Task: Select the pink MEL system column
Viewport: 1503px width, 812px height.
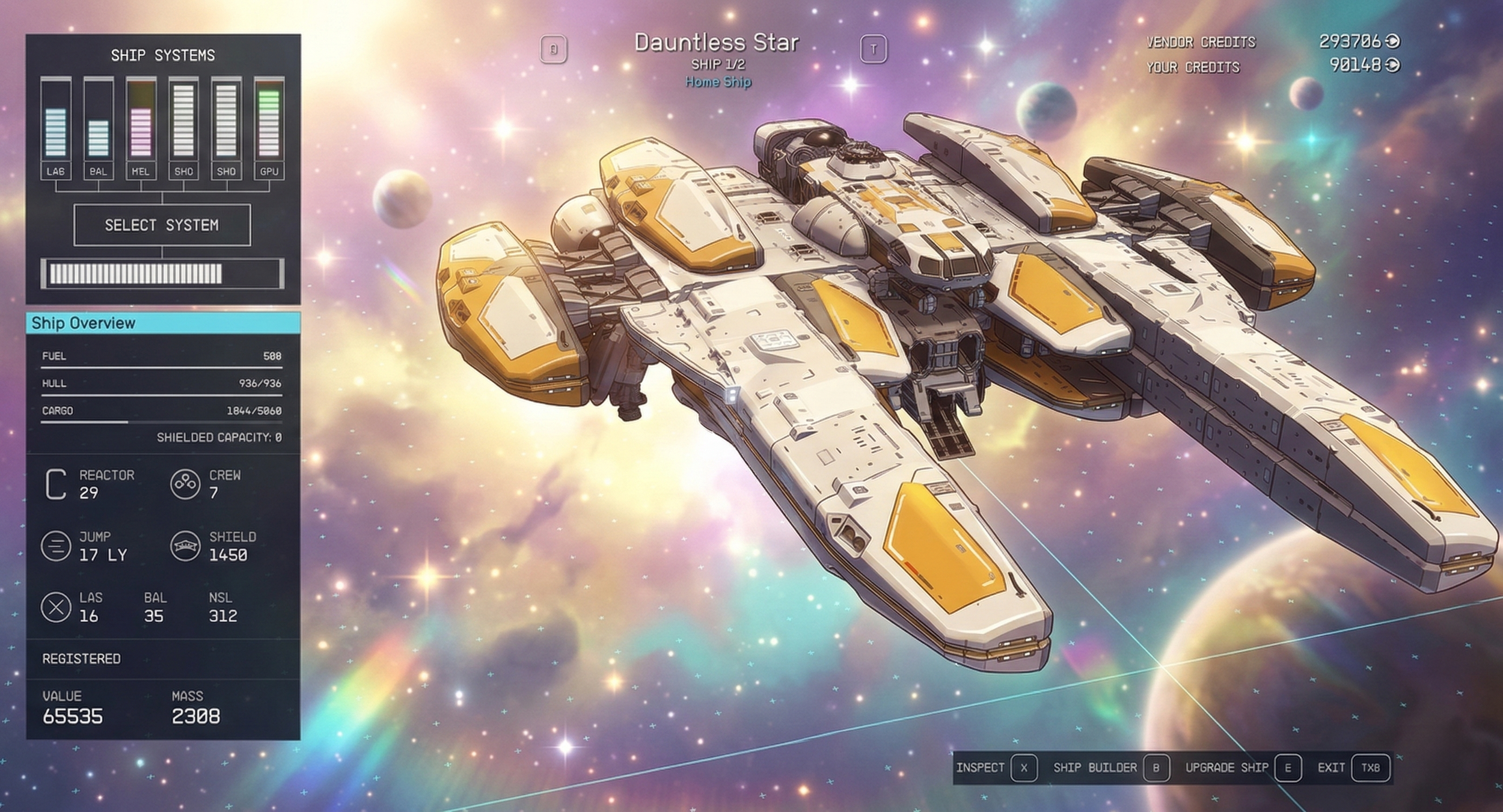Action: tap(141, 127)
